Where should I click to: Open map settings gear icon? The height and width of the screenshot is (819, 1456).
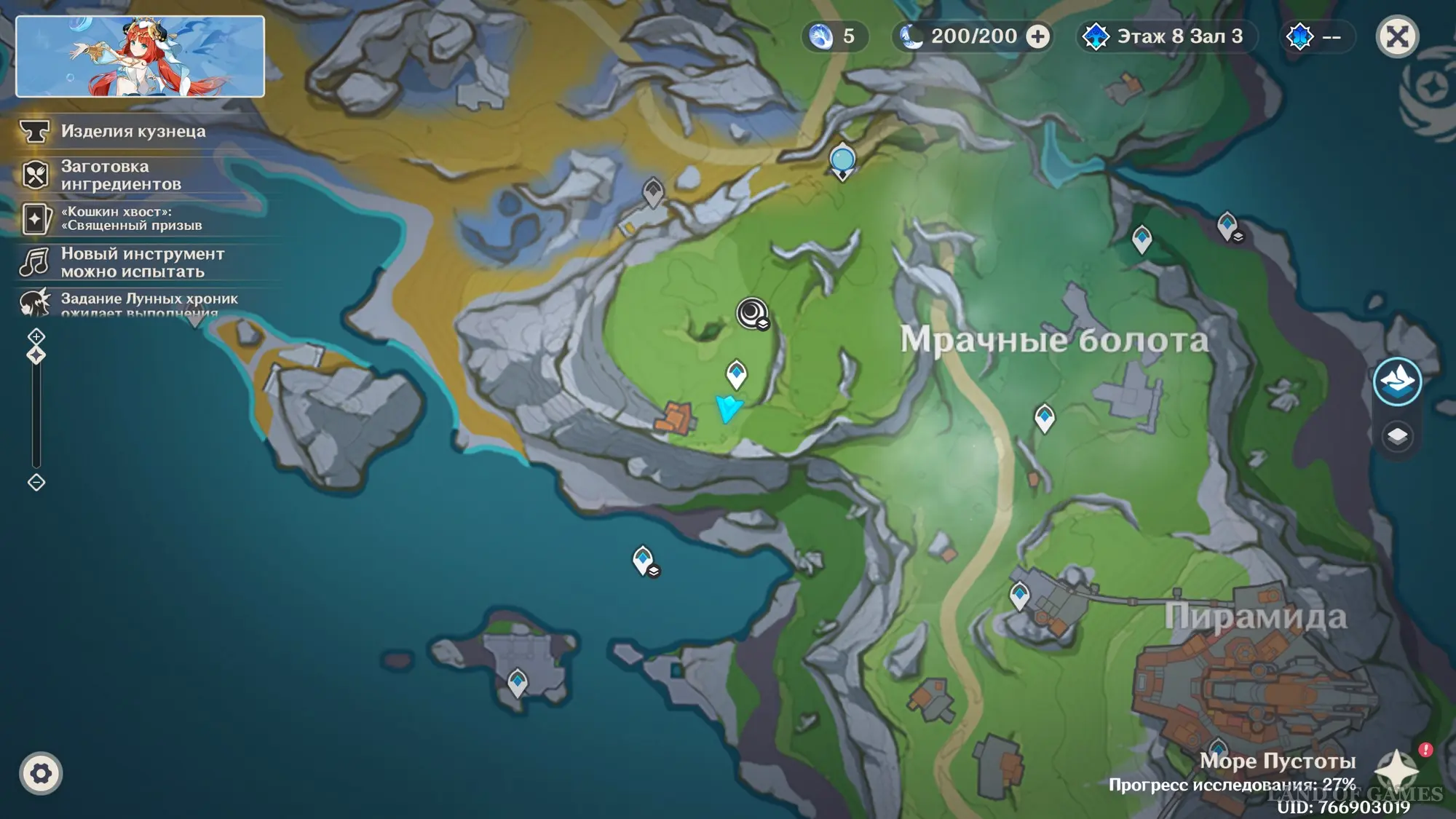[41, 773]
